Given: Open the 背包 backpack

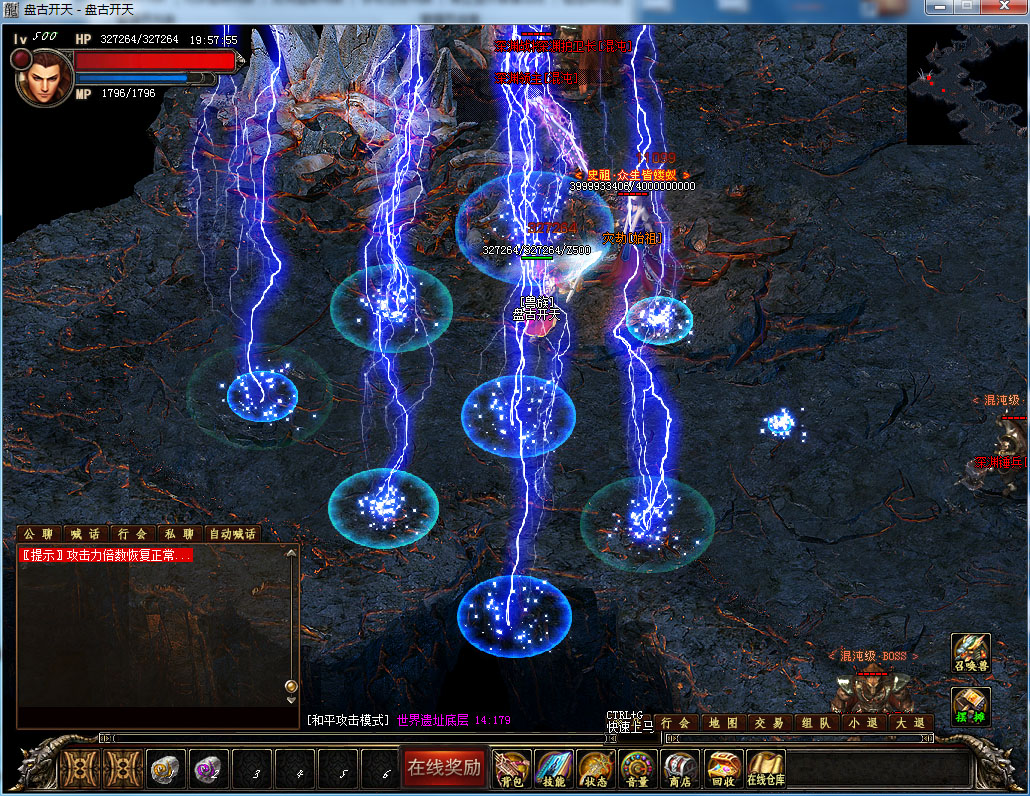Looking at the screenshot, I should coord(512,768).
